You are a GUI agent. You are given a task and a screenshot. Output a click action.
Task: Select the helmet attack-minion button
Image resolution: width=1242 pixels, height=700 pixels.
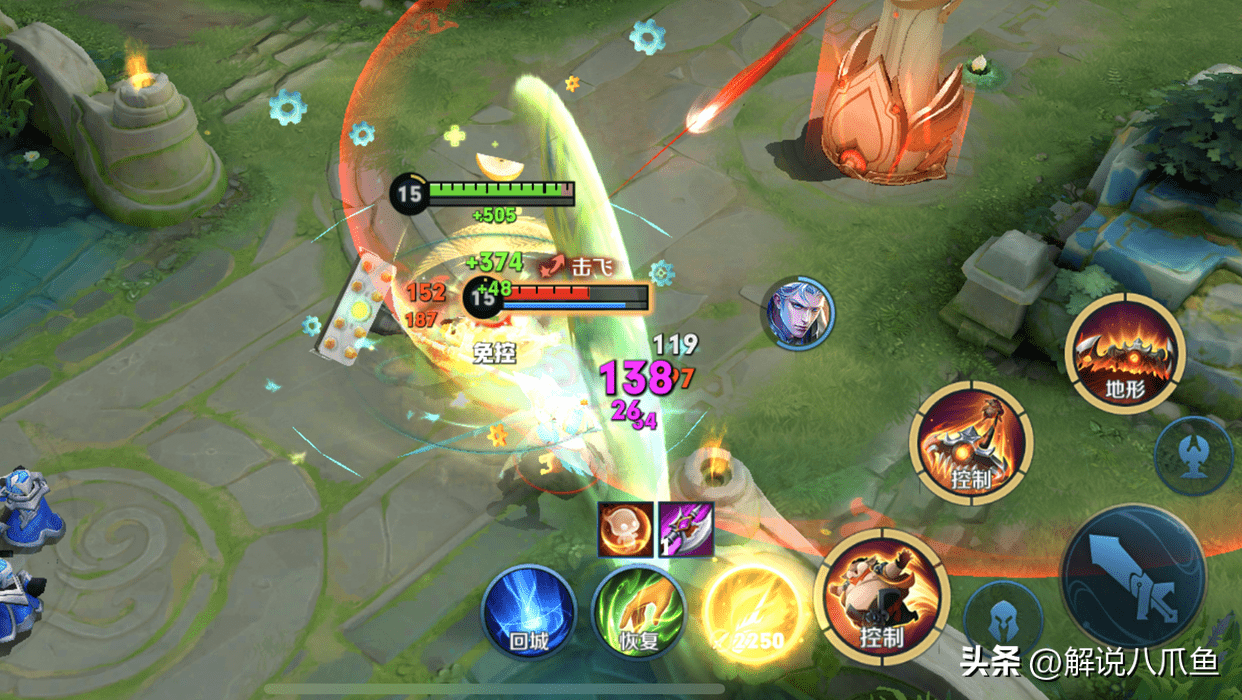click(1001, 620)
